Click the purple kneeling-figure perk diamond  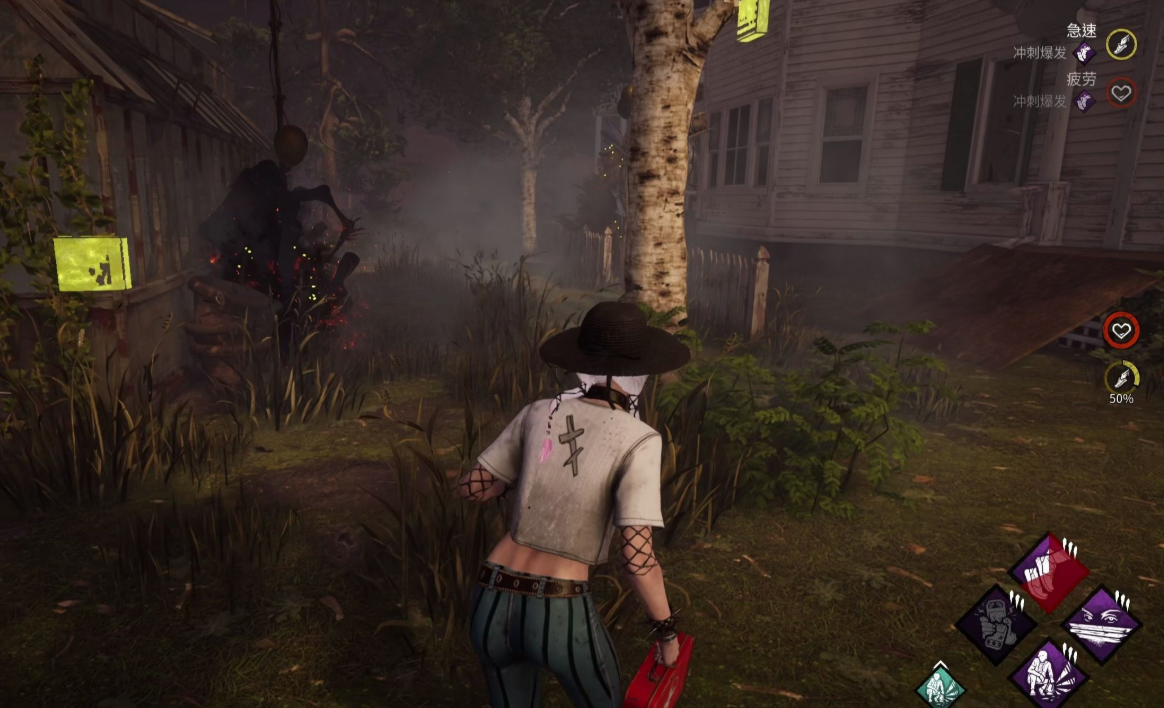click(x=1047, y=675)
